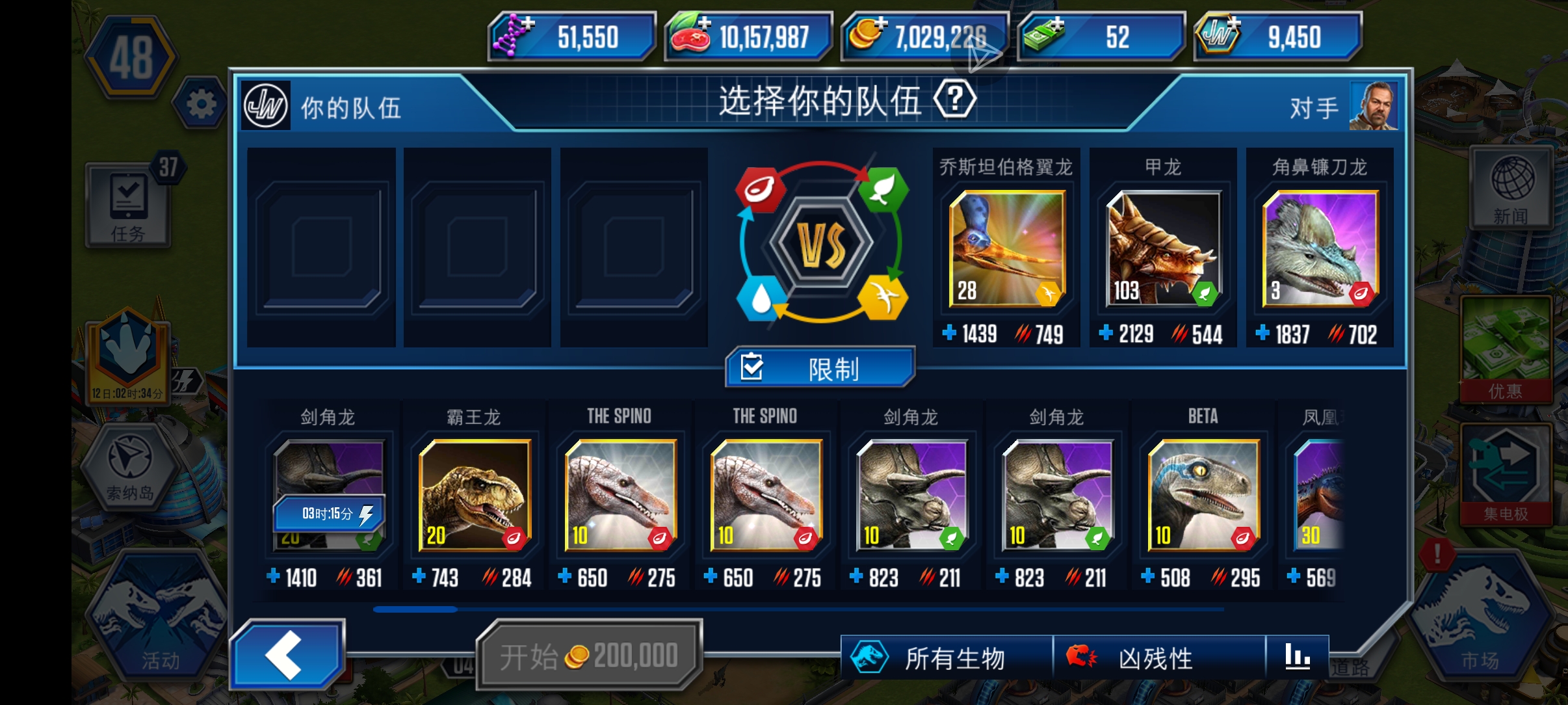Toggle the 限制 restrictions option
Screen dimensions: 1568x705
point(820,366)
